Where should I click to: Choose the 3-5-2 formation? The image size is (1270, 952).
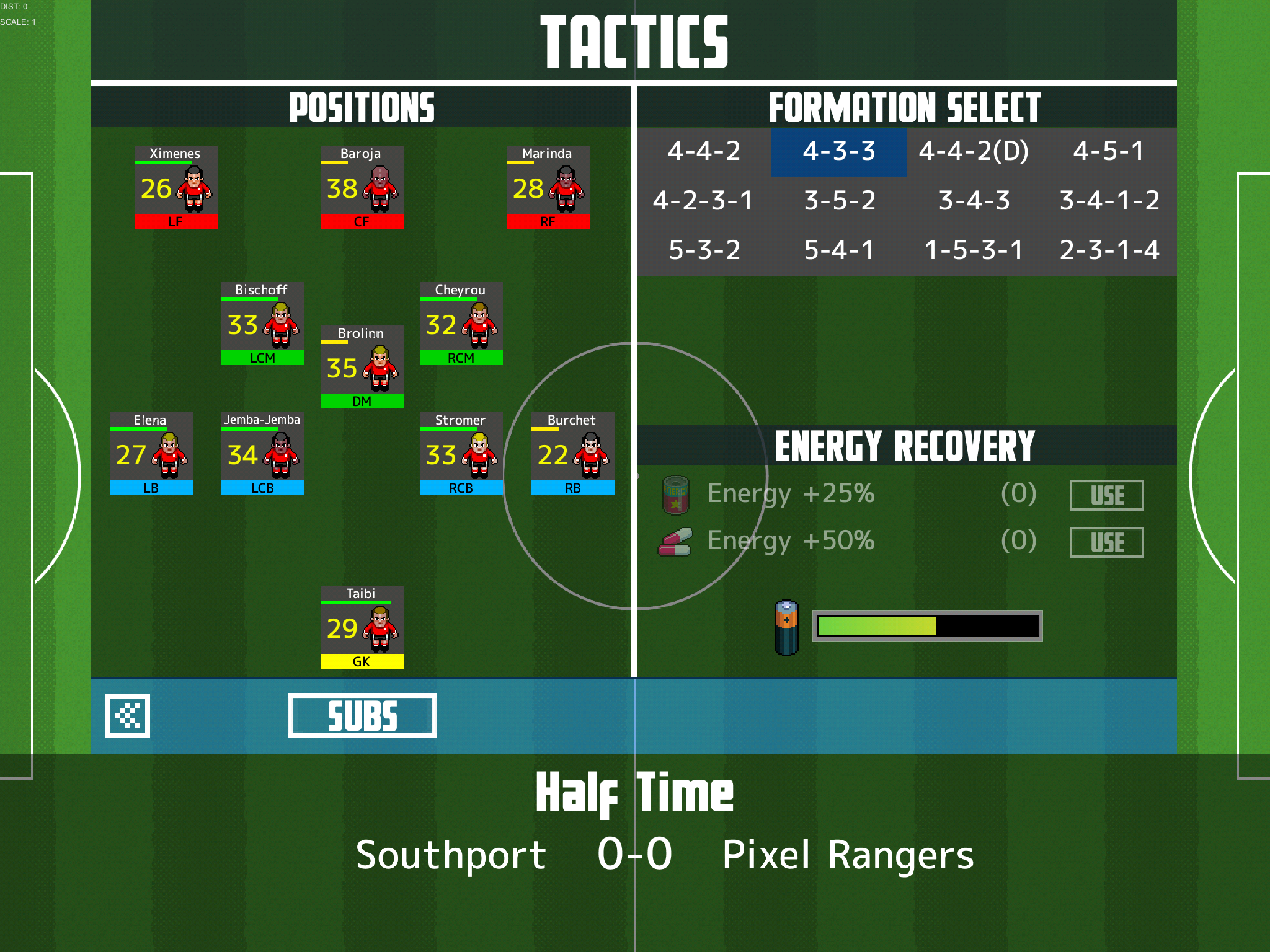click(839, 201)
